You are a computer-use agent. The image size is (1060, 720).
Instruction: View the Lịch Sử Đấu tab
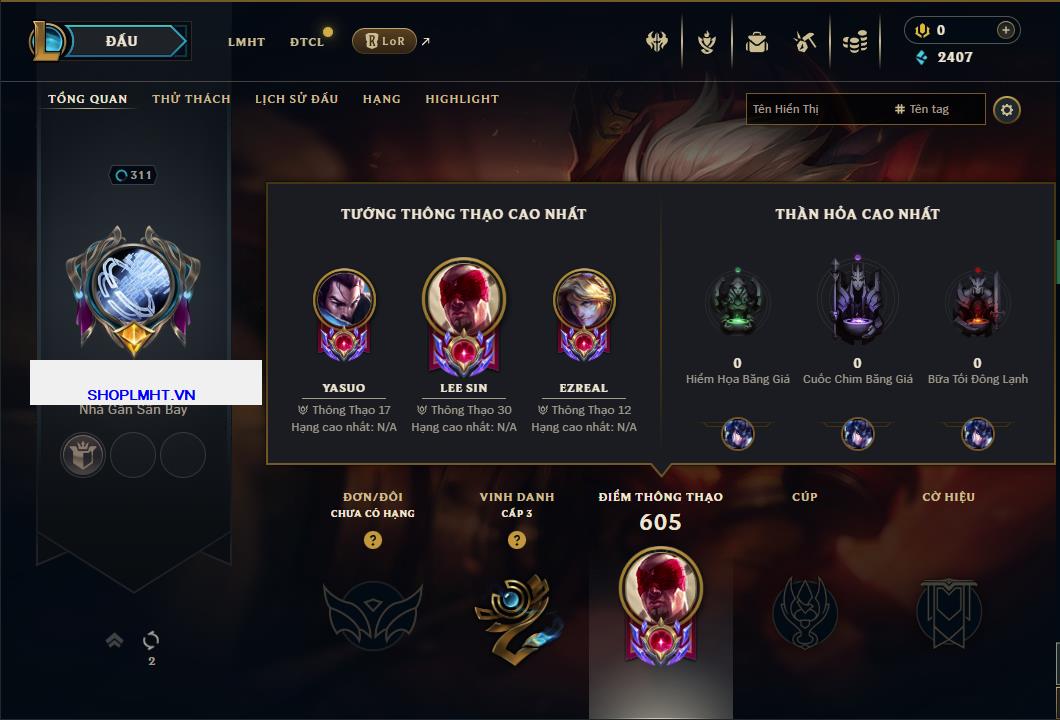(296, 99)
